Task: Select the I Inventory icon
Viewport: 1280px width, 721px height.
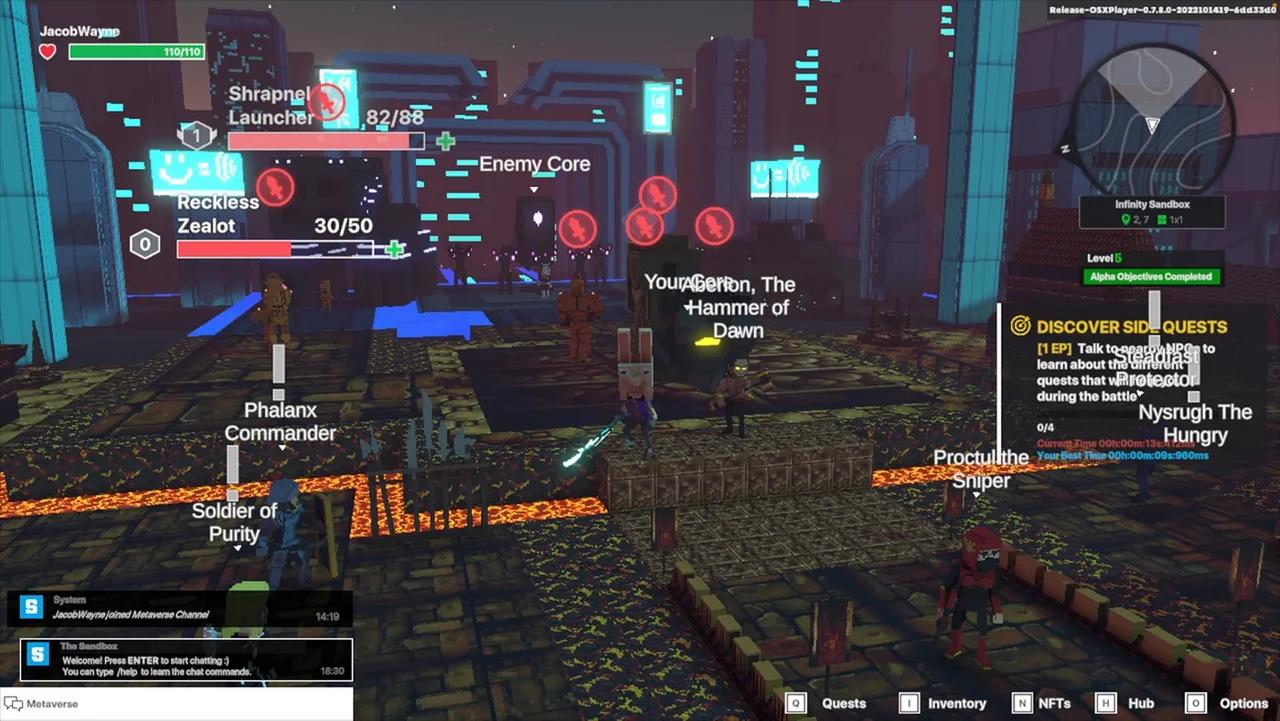Action: (x=908, y=703)
